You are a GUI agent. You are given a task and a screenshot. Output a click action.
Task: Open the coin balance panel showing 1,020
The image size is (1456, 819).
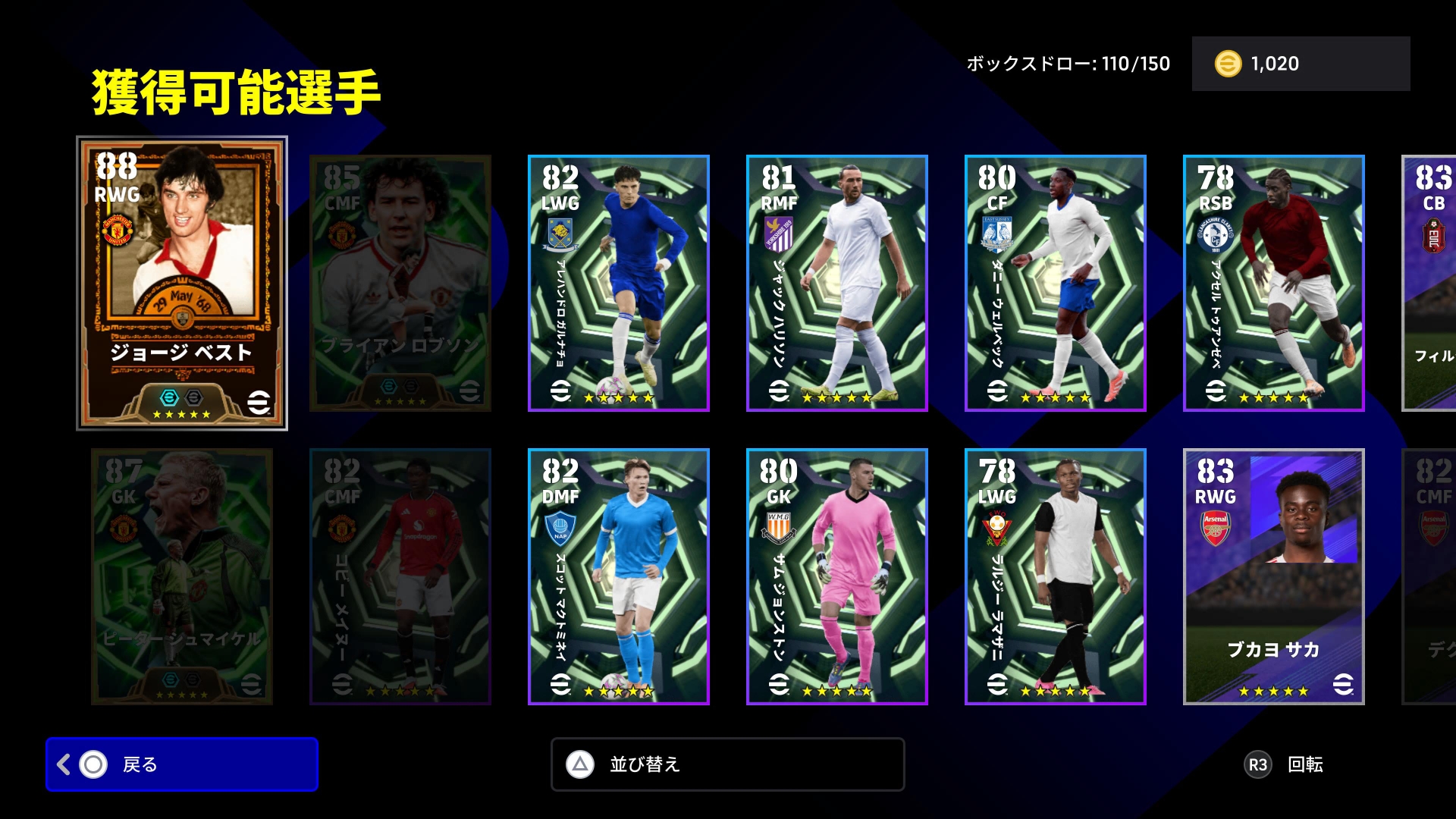(x=1301, y=64)
